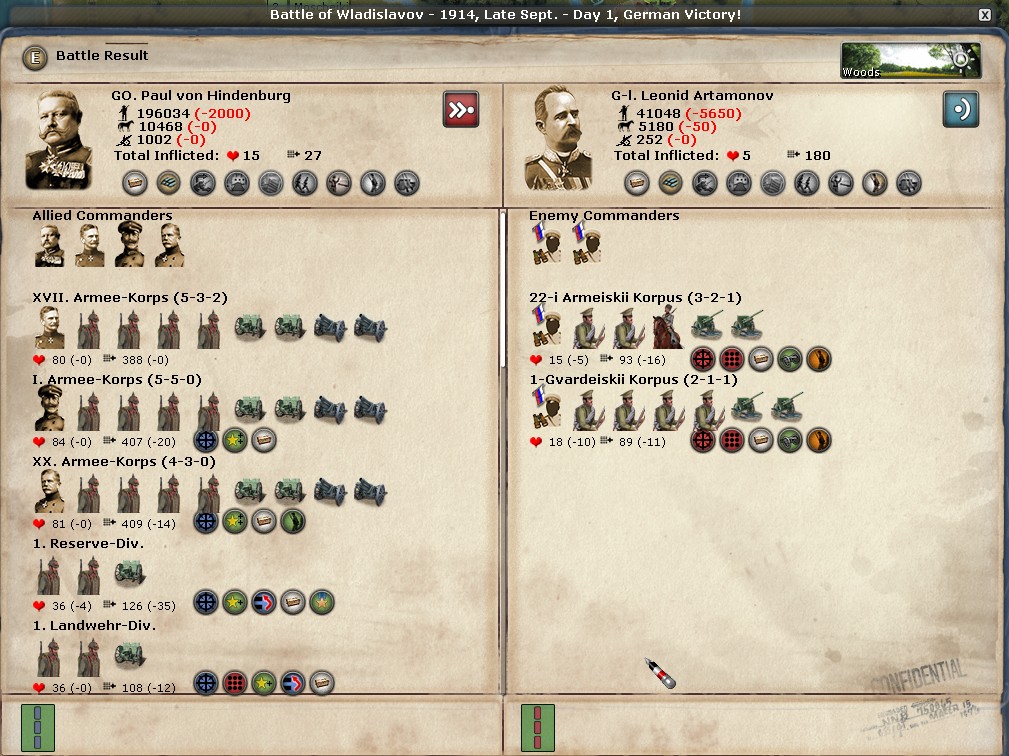Click the Woods terrain thumbnail
This screenshot has height=756, width=1009.
910,60
